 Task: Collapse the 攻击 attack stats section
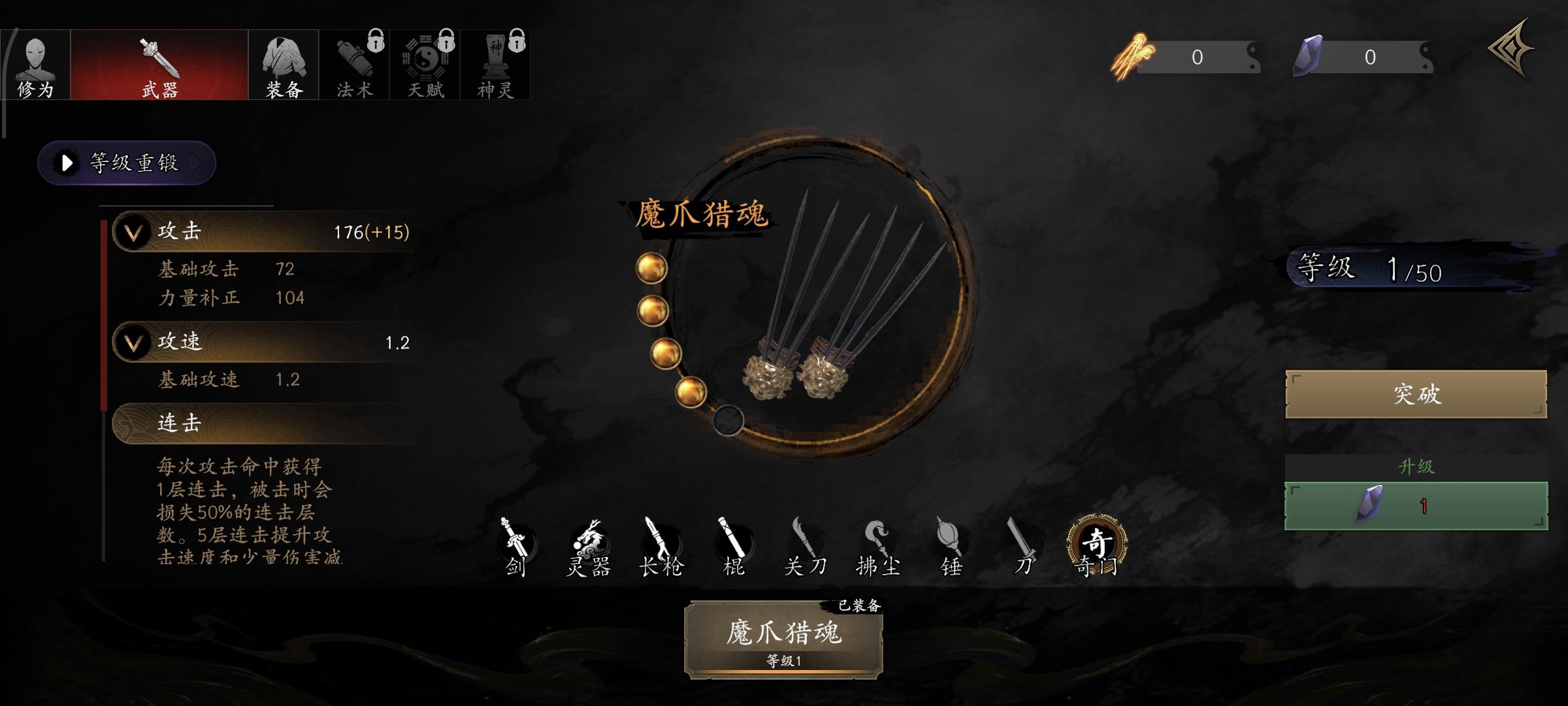tap(133, 233)
